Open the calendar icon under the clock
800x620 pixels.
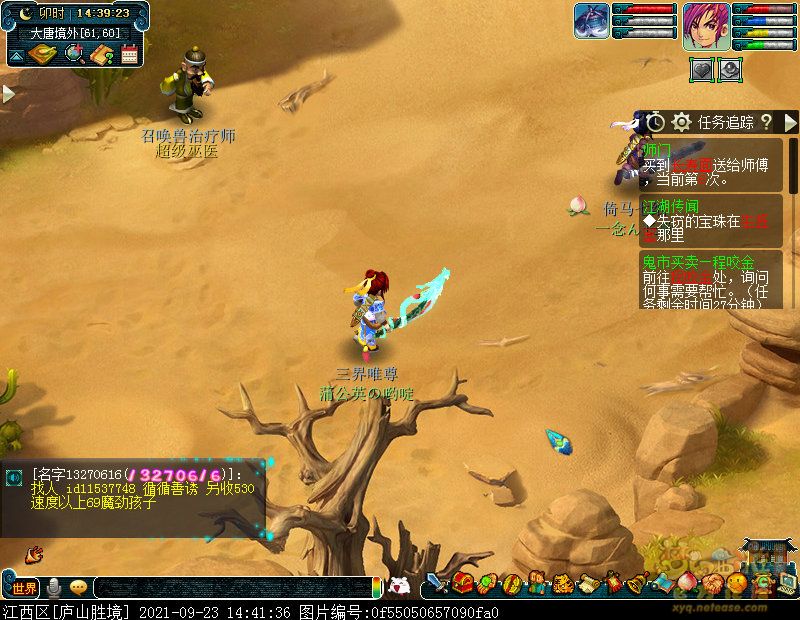tap(129, 54)
